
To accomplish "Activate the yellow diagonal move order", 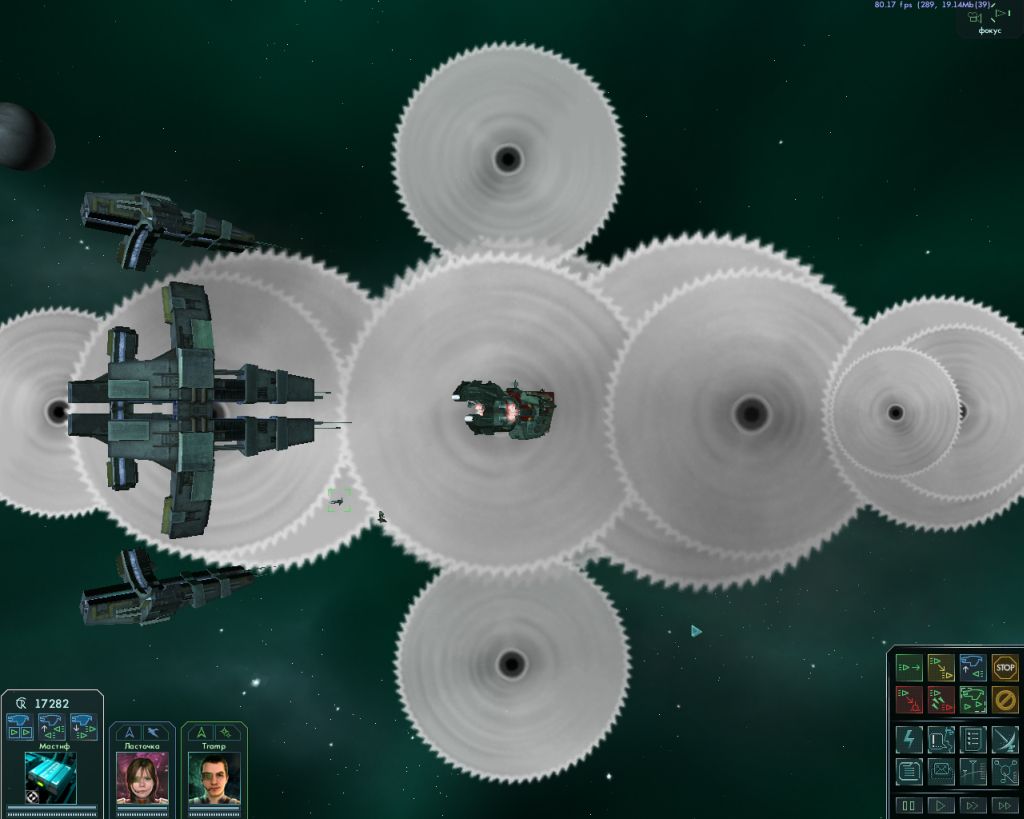I will (941, 667).
